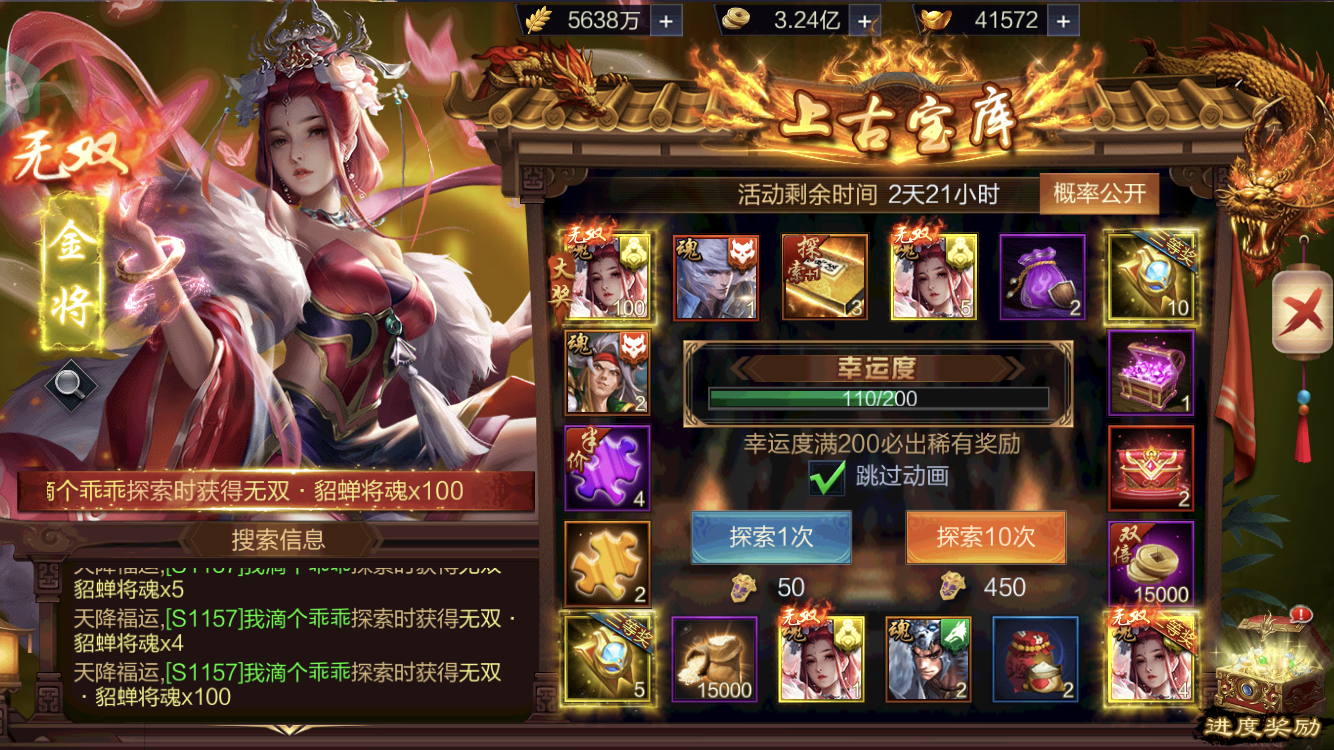The image size is (1334, 750).
Task: Add gold via the first currency plus button
Action: point(668,20)
